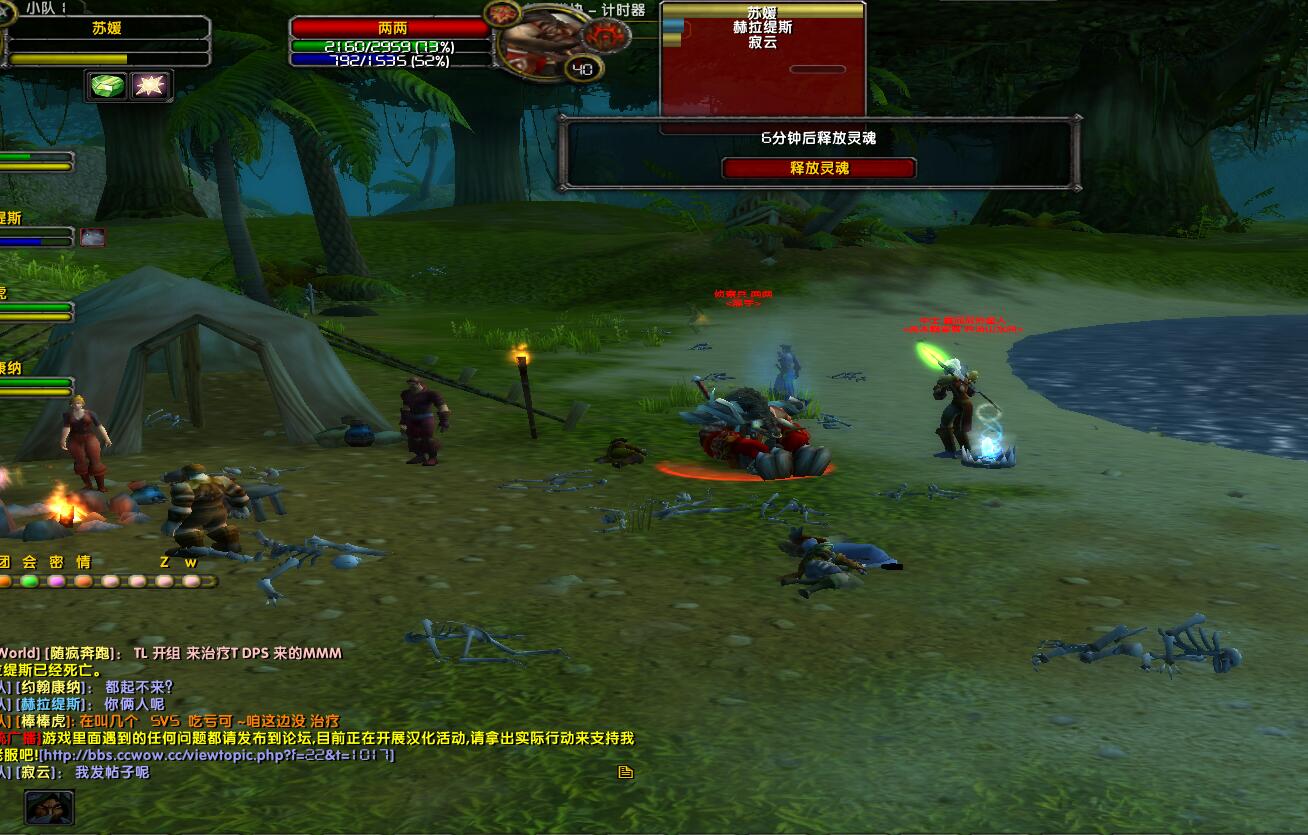Click the white starburst buff icon
The image size is (1308, 835).
coord(151,86)
